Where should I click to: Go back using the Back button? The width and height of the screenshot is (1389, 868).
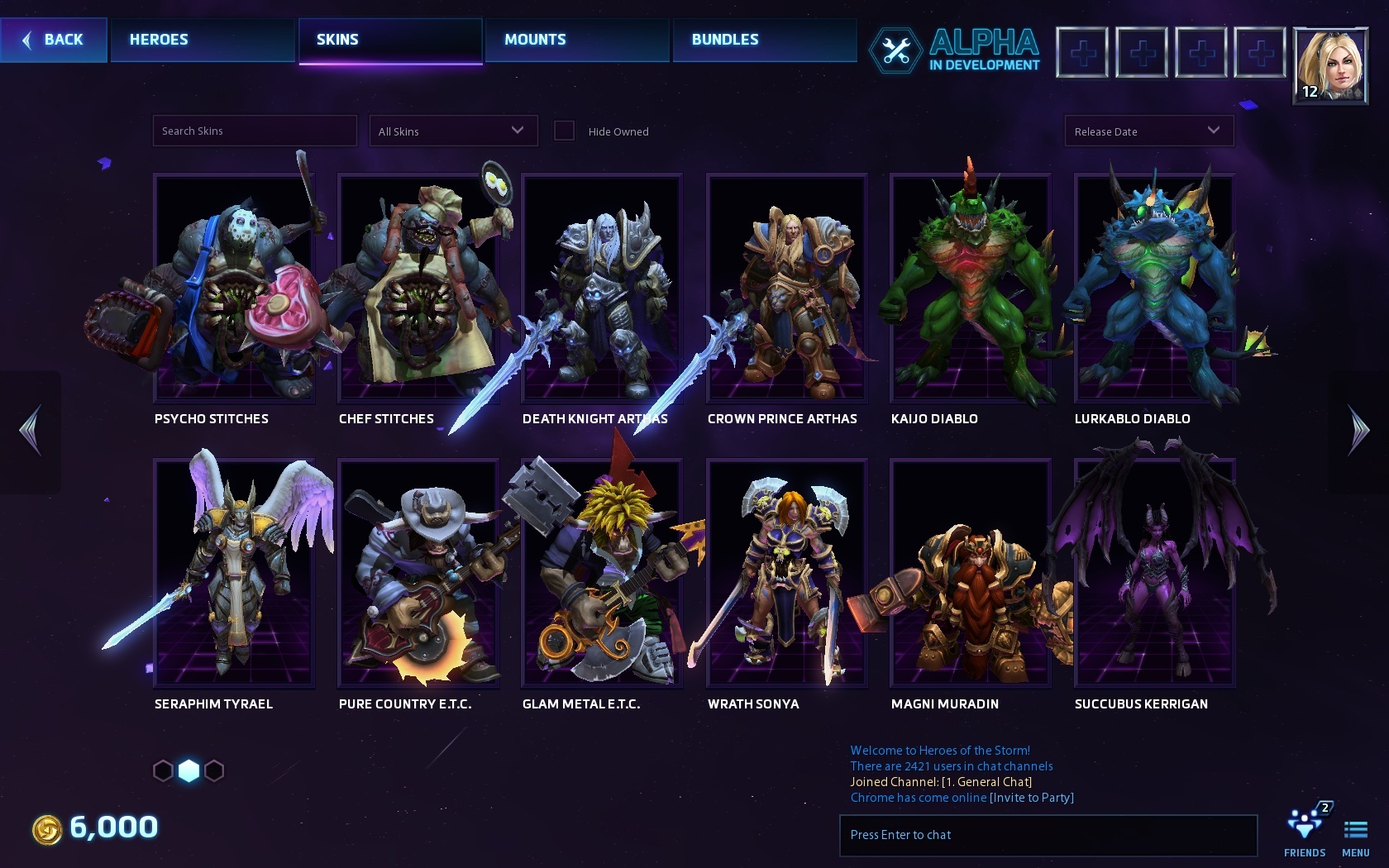click(x=54, y=40)
